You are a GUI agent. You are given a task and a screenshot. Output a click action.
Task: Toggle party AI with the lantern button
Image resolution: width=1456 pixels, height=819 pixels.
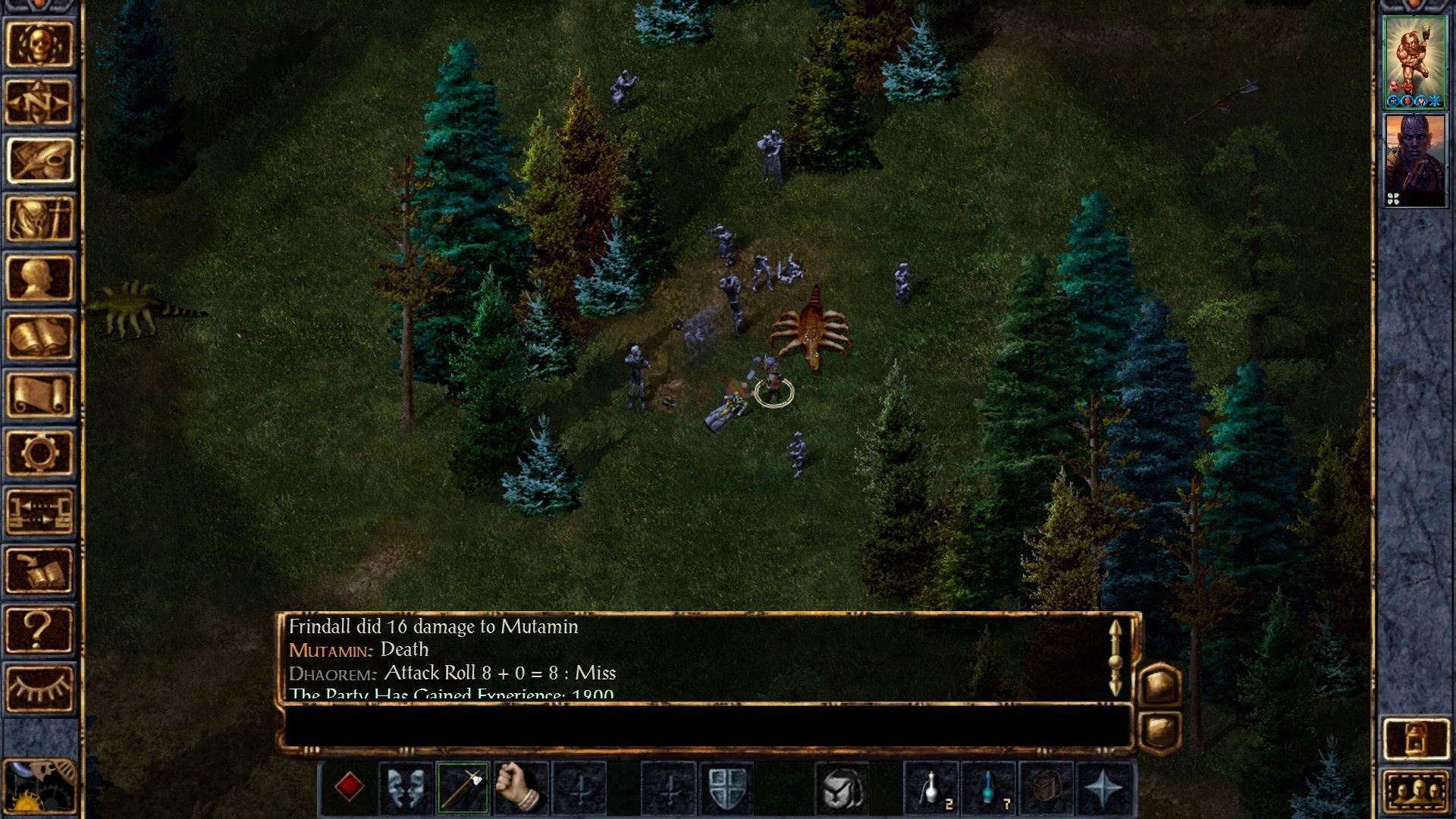click(1417, 739)
